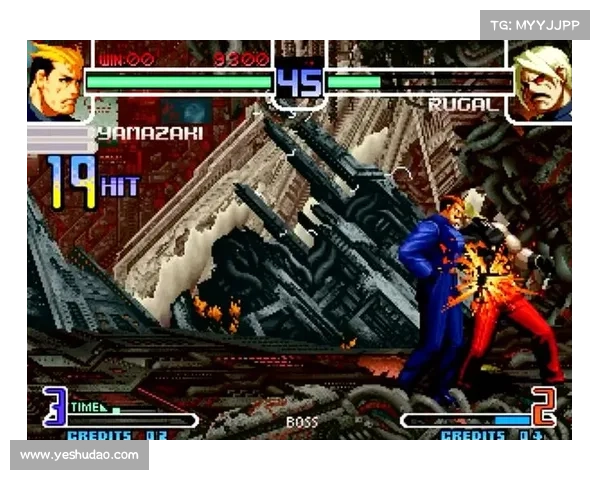The width and height of the screenshot is (600, 480).
Task: Click the TG: MYYJJPP overlay label
Action: point(535,24)
